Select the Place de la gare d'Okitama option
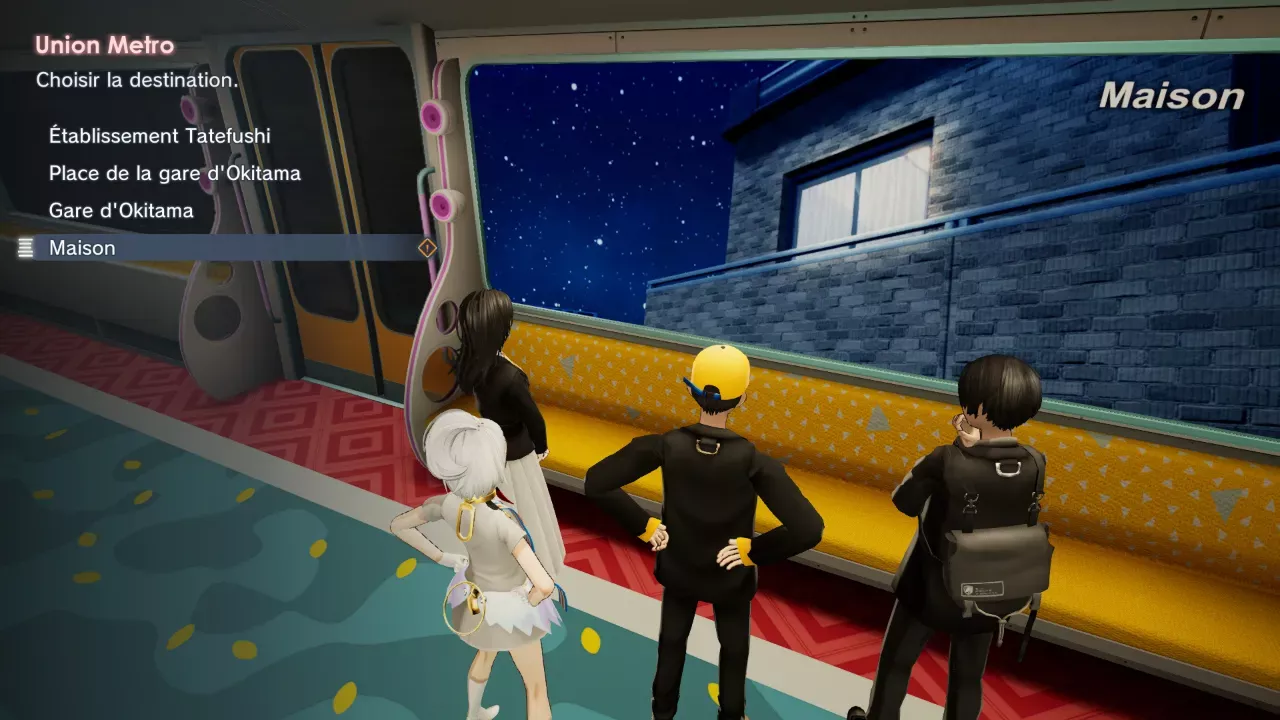Viewport: 1280px width, 720px height. 175,173
